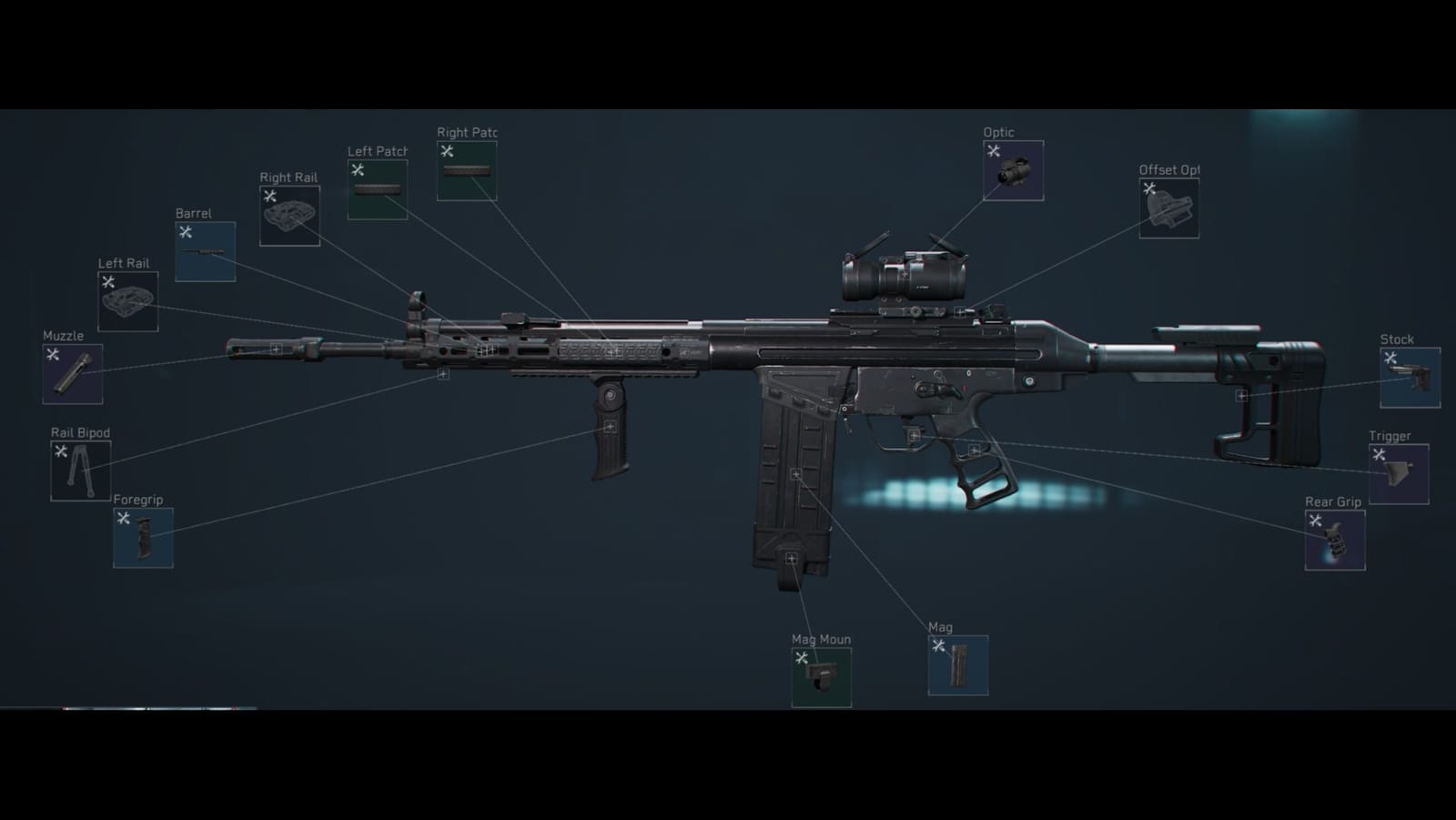Screen dimensions: 1456x820
Task: Select the Offset Optic slot
Action: (x=1169, y=208)
